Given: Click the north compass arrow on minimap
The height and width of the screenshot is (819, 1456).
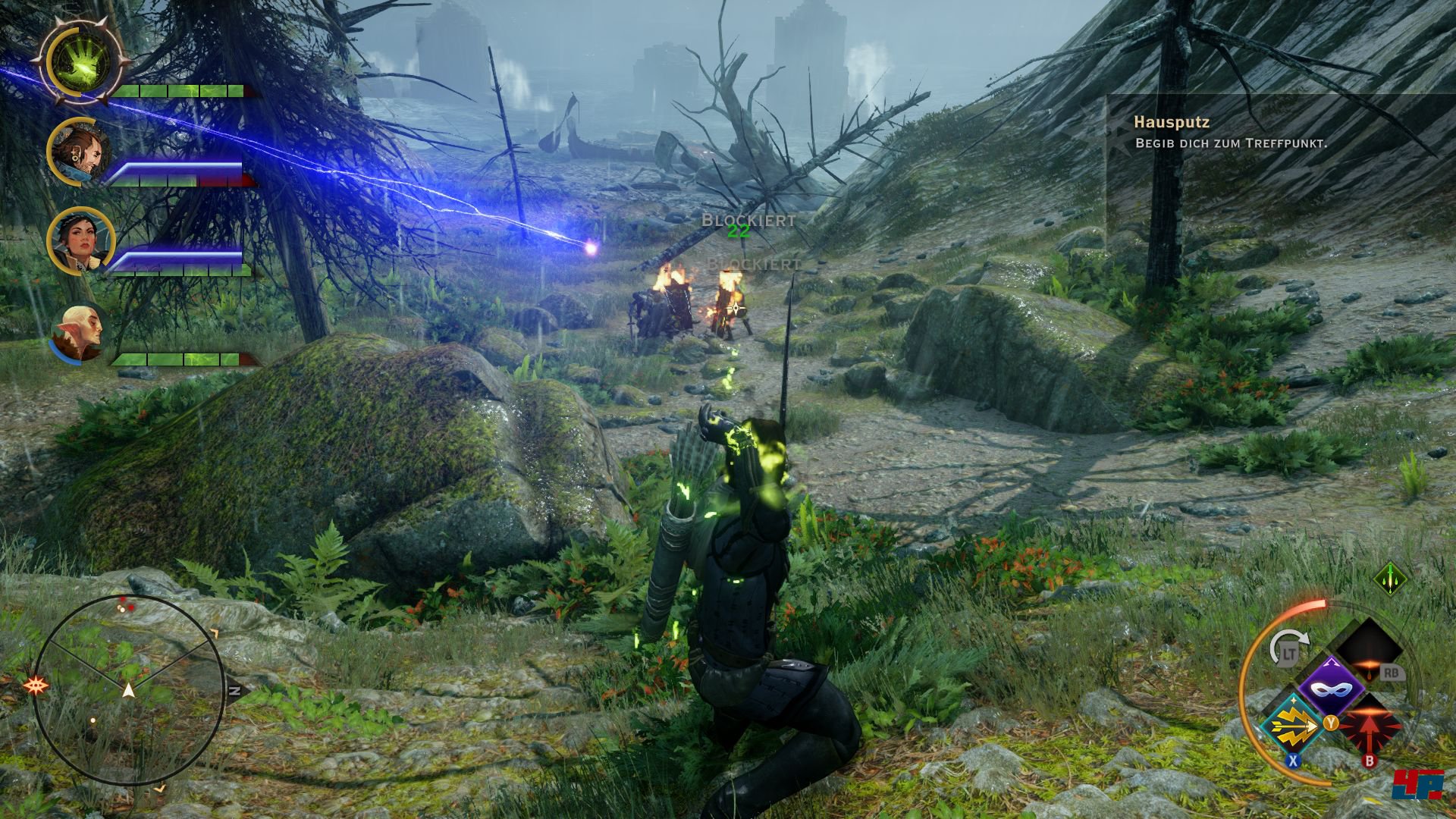Looking at the screenshot, I should pos(235,690).
